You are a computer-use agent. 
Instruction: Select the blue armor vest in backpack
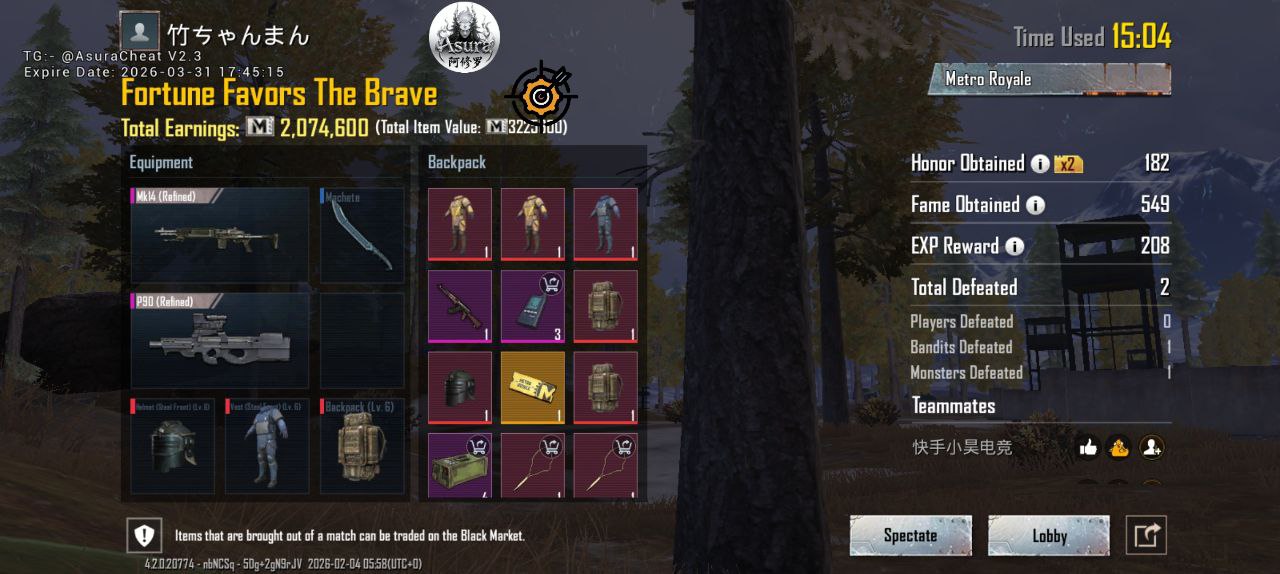tap(605, 224)
